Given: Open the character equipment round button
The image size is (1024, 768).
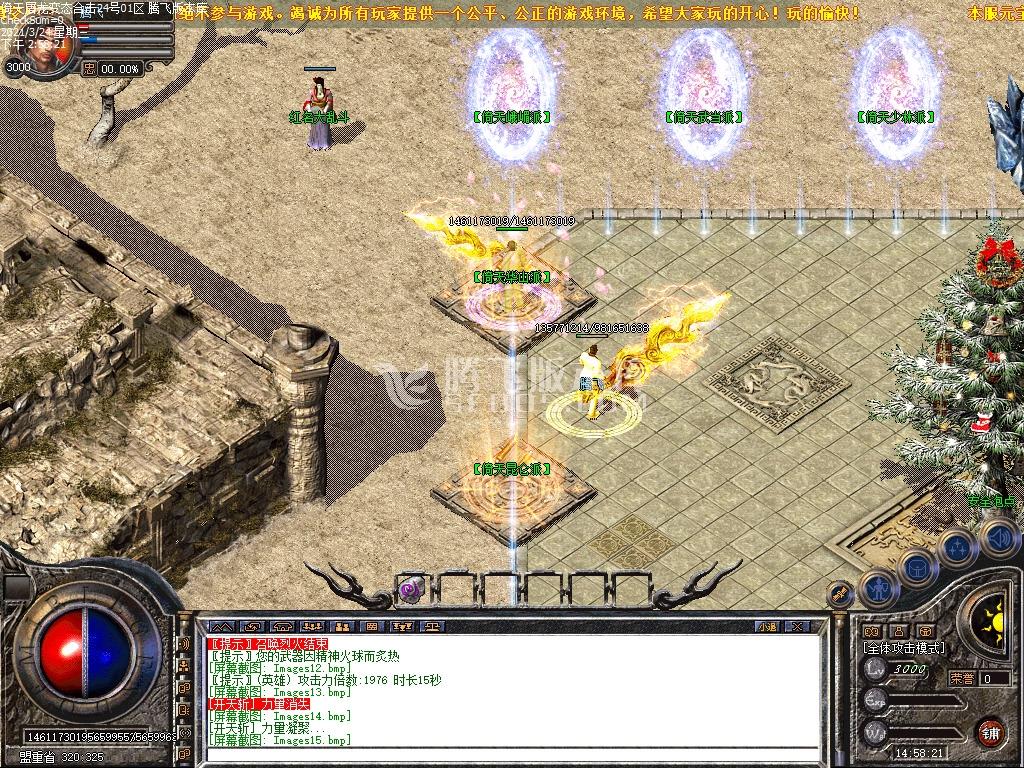Looking at the screenshot, I should (877, 588).
